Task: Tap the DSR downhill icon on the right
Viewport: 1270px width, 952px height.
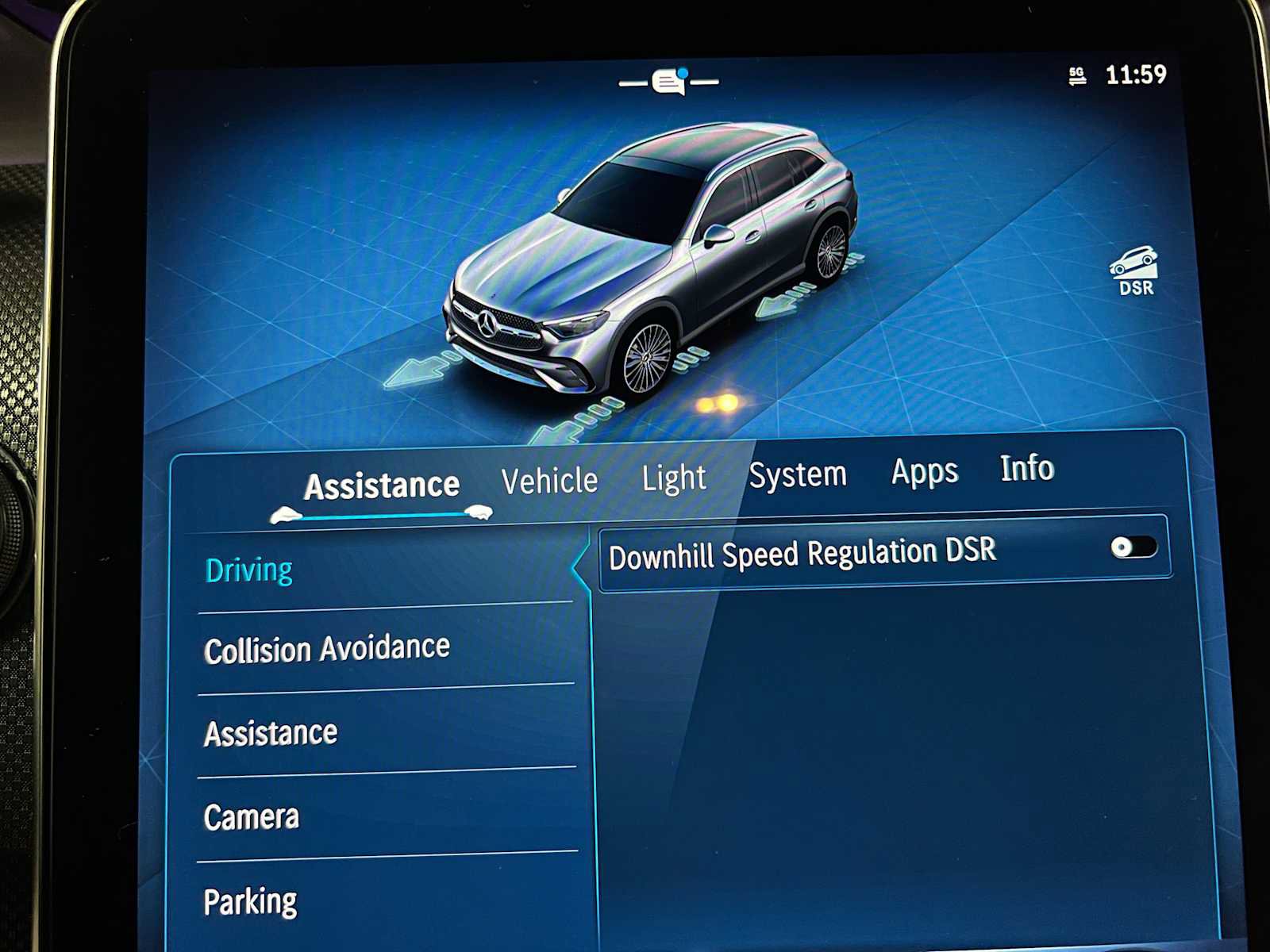Action: coord(1135,270)
